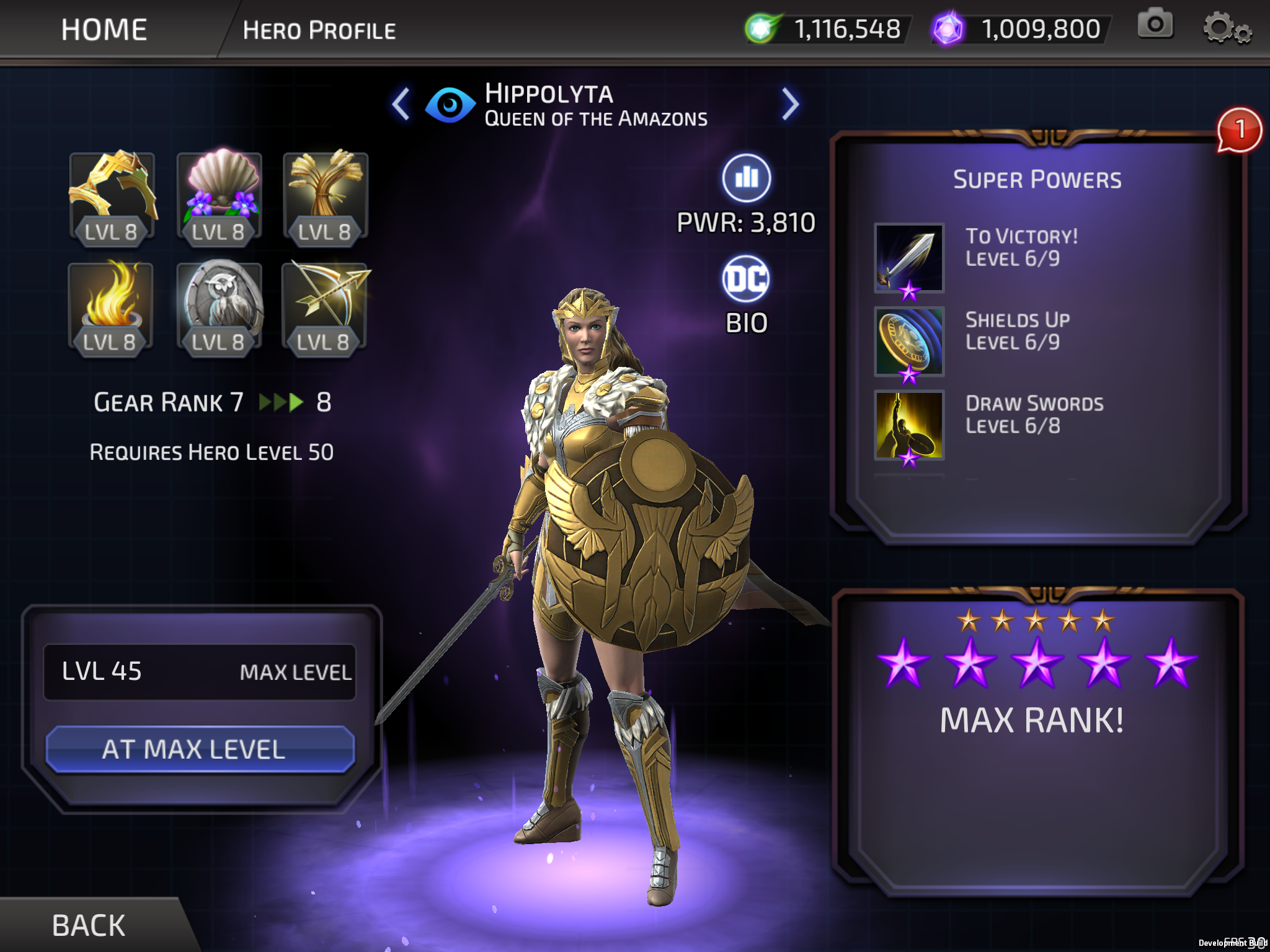Click the PWR stats bar icon
The image size is (1270, 952).
point(746,178)
